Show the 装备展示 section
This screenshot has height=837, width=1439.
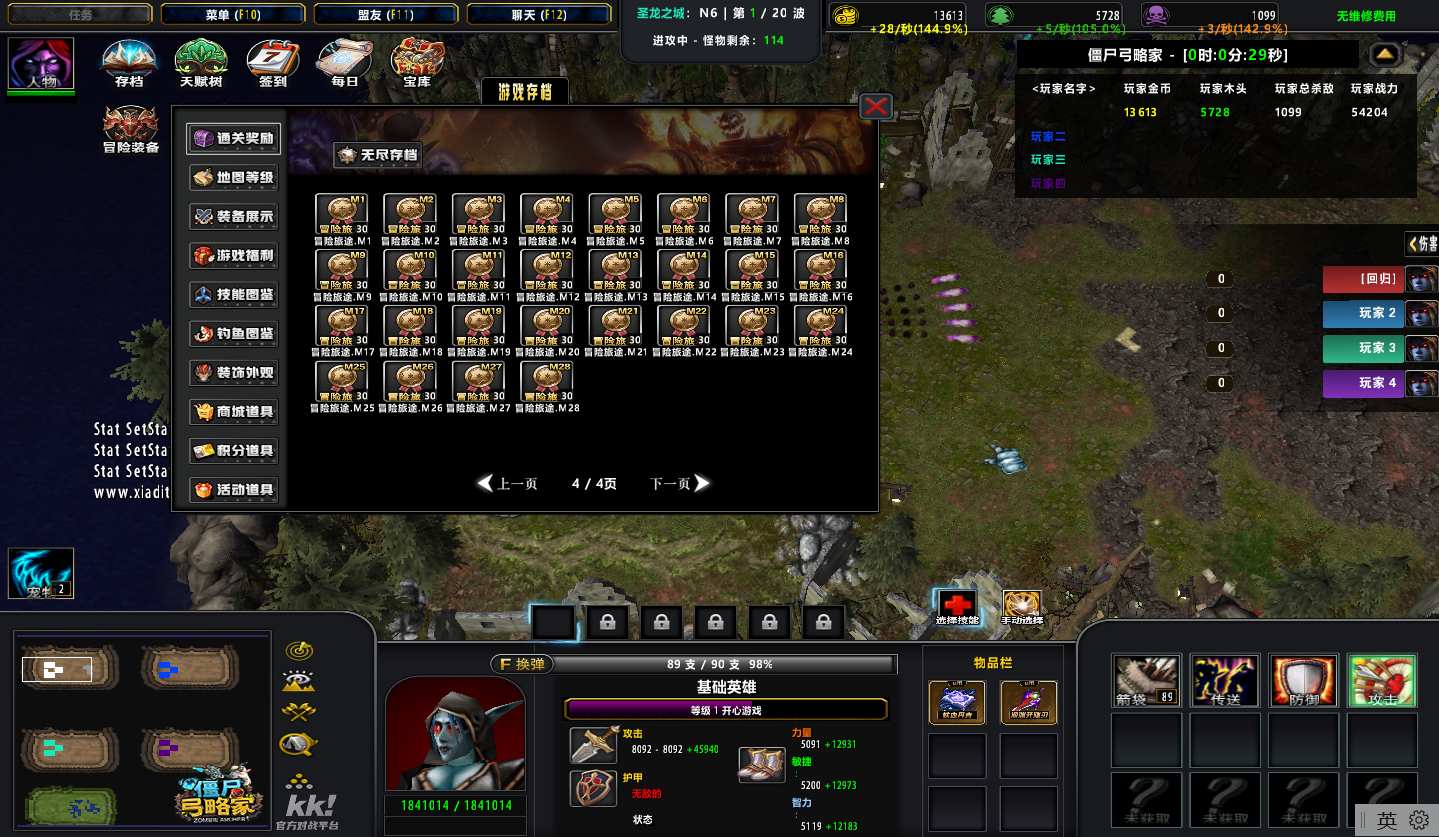[233, 217]
